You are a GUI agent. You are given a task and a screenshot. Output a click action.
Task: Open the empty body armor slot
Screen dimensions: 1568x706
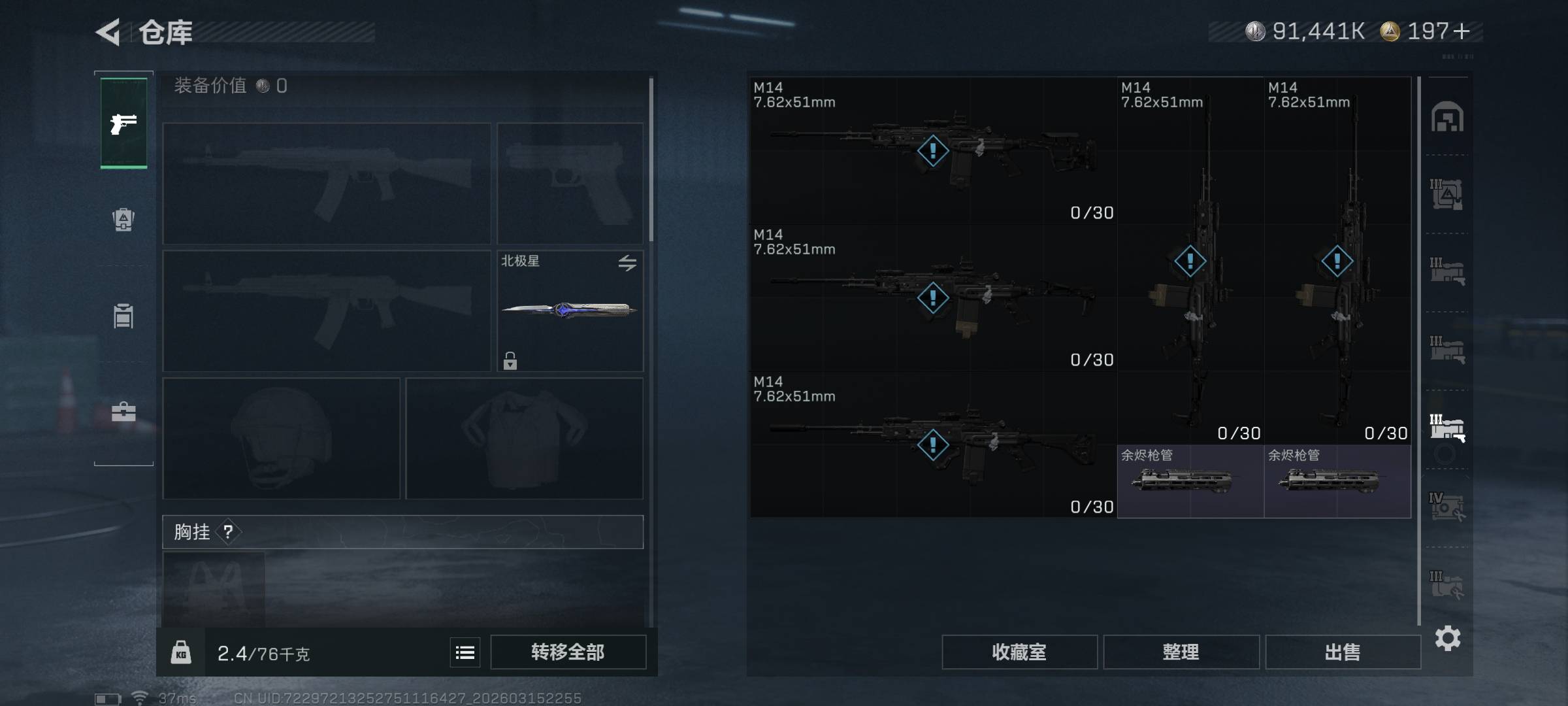coord(524,439)
